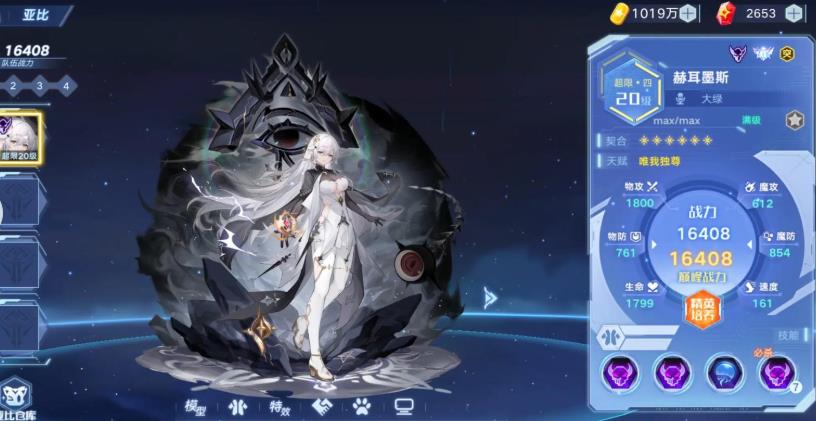Open the 亚比仓库 pet warehouse

click(15, 399)
